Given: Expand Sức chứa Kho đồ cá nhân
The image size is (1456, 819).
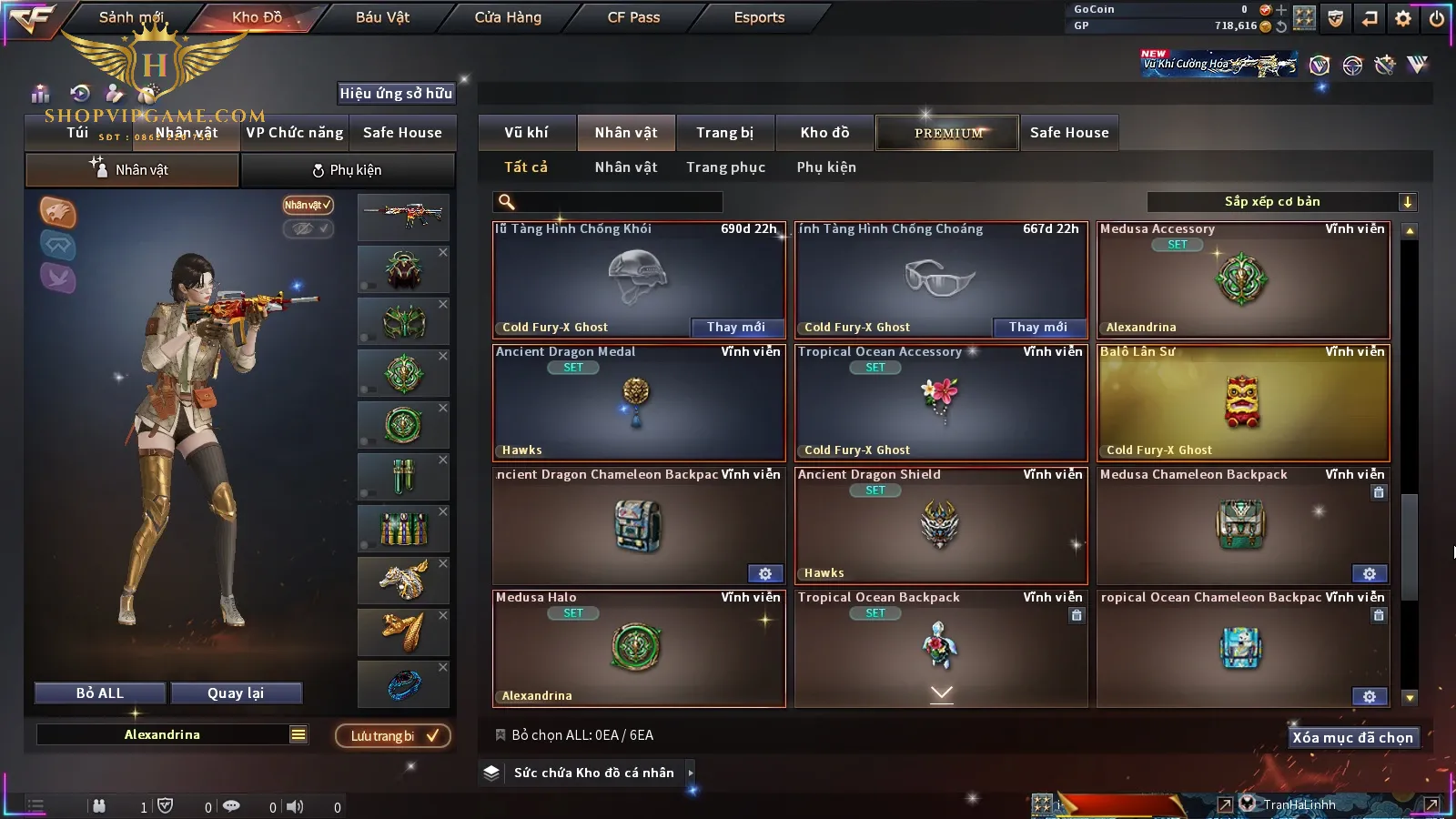Looking at the screenshot, I should coord(593,773).
